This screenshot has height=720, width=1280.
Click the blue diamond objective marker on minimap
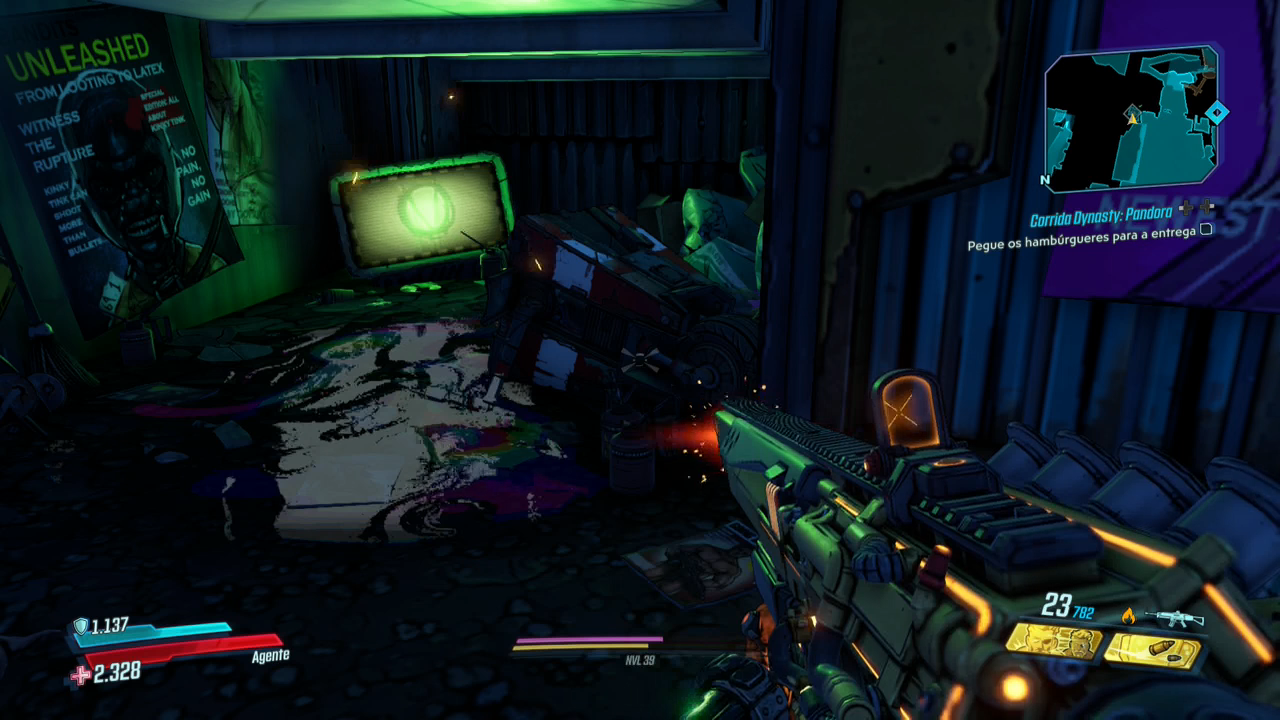pos(1216,112)
